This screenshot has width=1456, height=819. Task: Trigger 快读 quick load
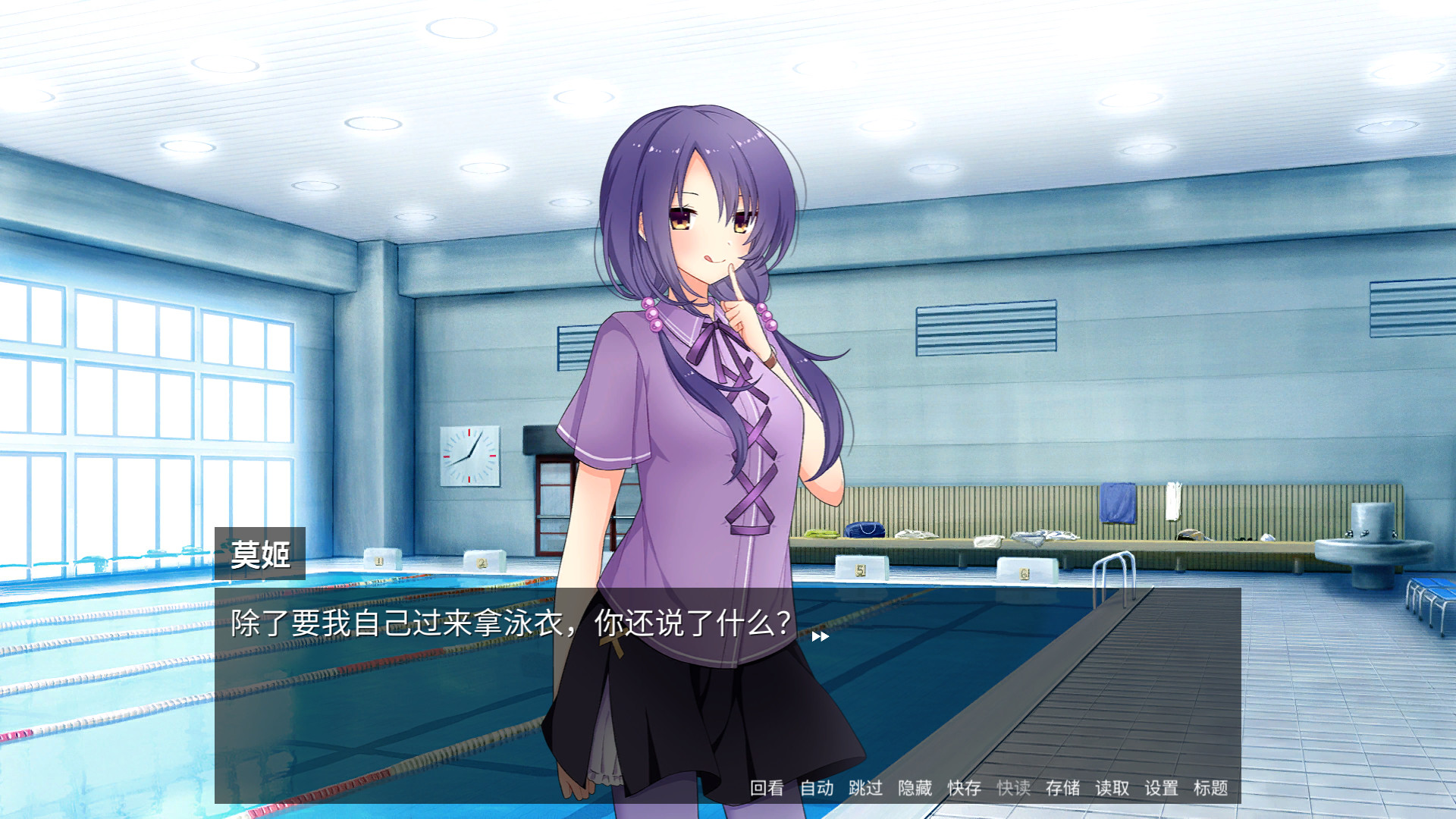1015,789
